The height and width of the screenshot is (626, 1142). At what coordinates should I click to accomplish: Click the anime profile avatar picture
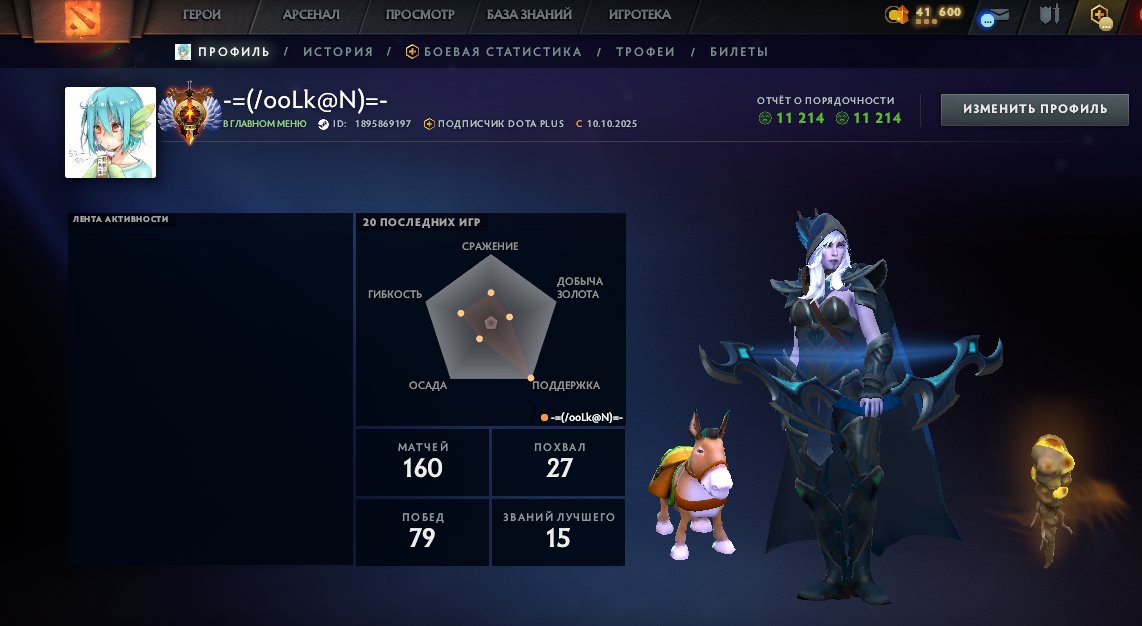(x=110, y=132)
